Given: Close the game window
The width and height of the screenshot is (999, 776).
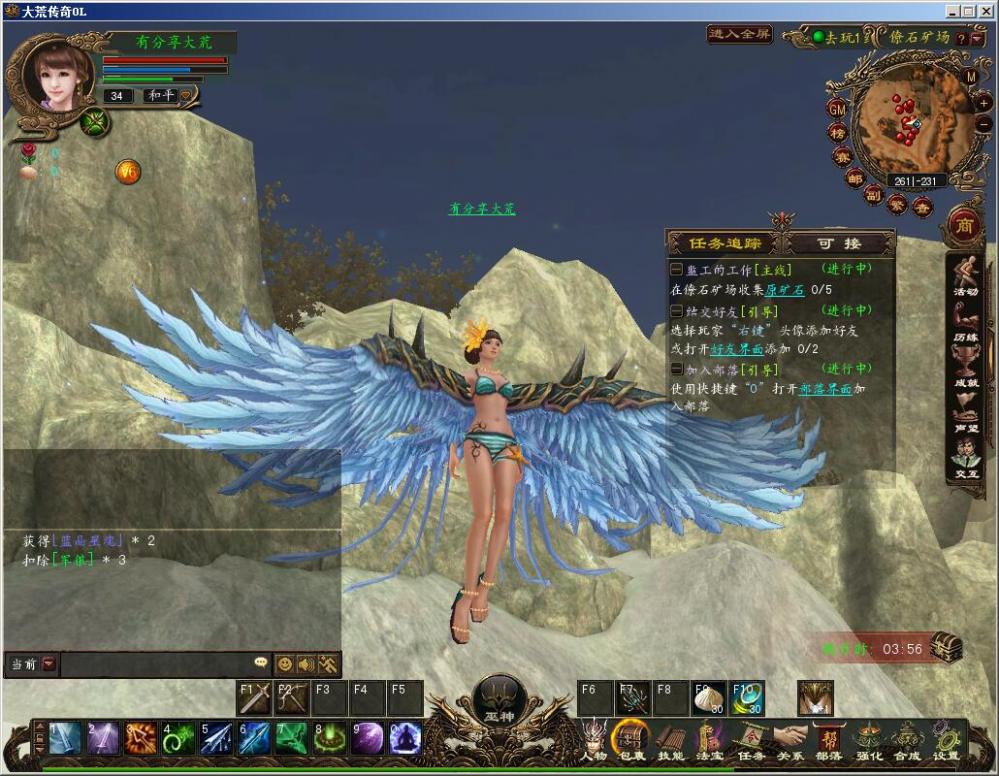Looking at the screenshot, I should [984, 11].
